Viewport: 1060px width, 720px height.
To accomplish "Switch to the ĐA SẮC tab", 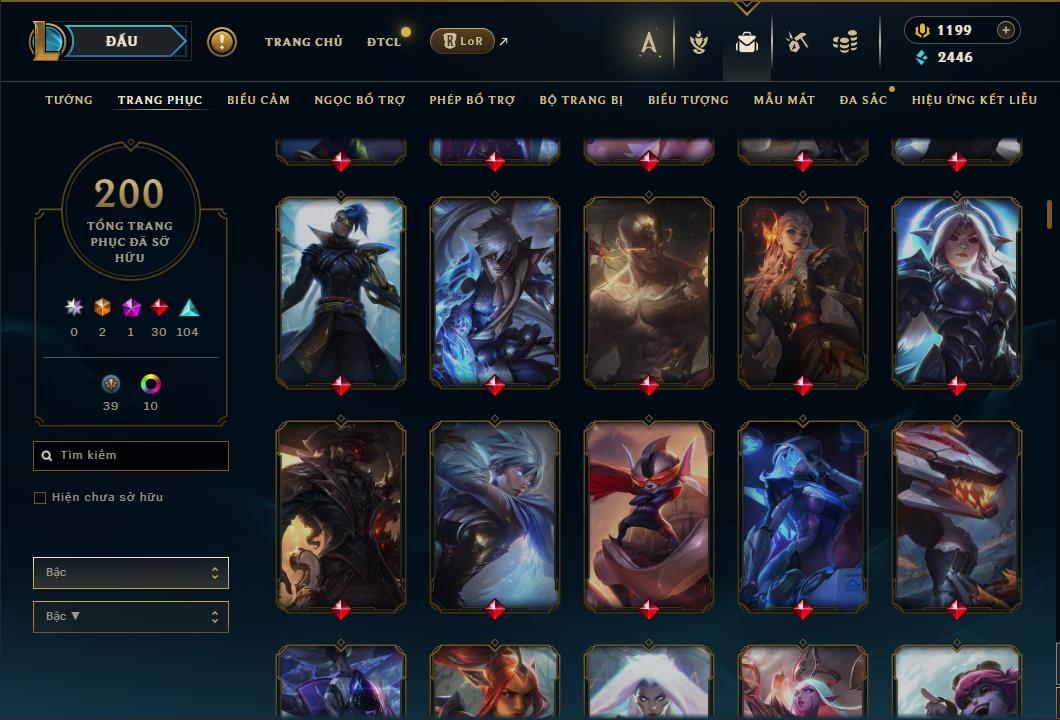I will tap(863, 100).
